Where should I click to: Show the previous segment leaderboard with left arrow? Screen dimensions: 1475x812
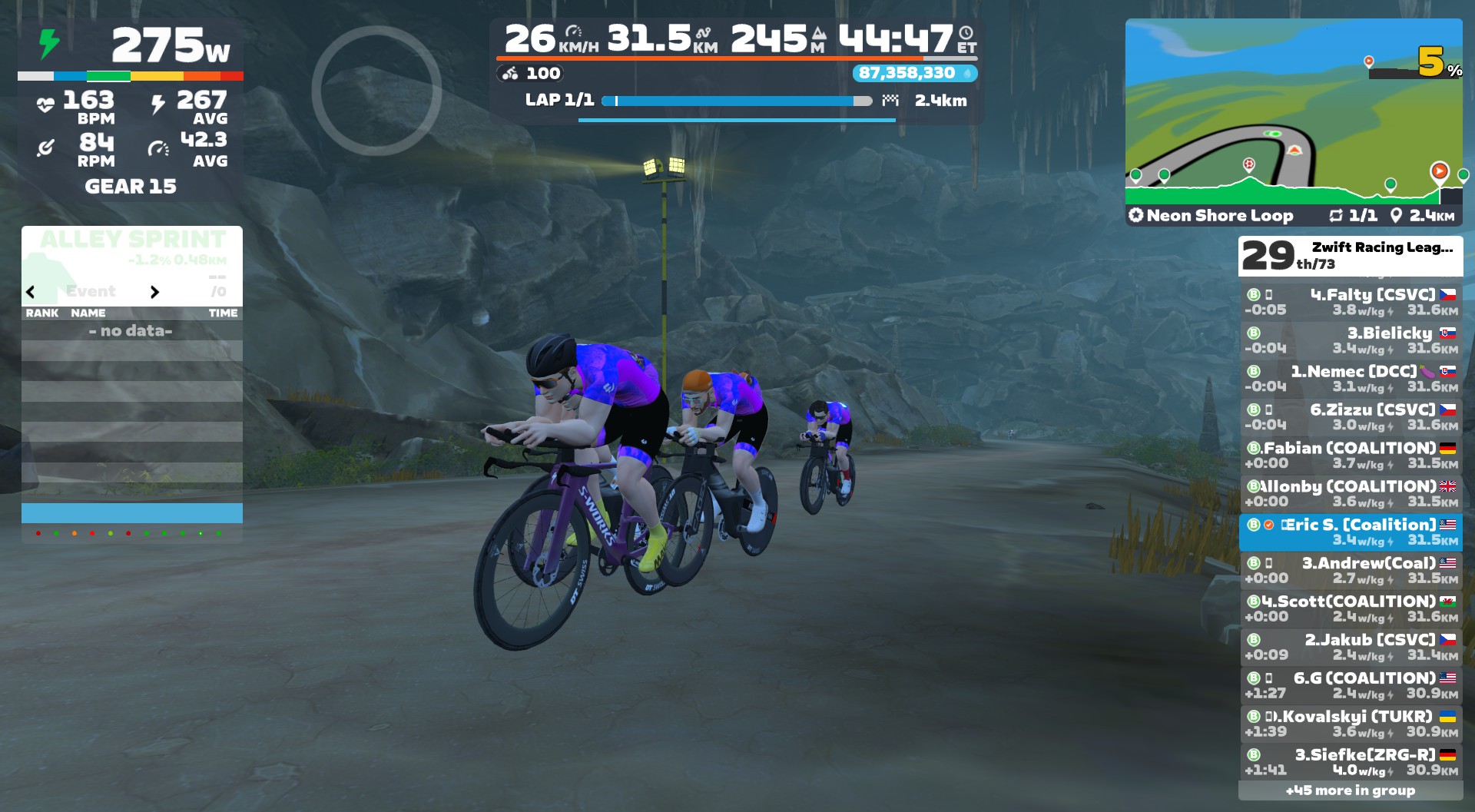coord(31,292)
